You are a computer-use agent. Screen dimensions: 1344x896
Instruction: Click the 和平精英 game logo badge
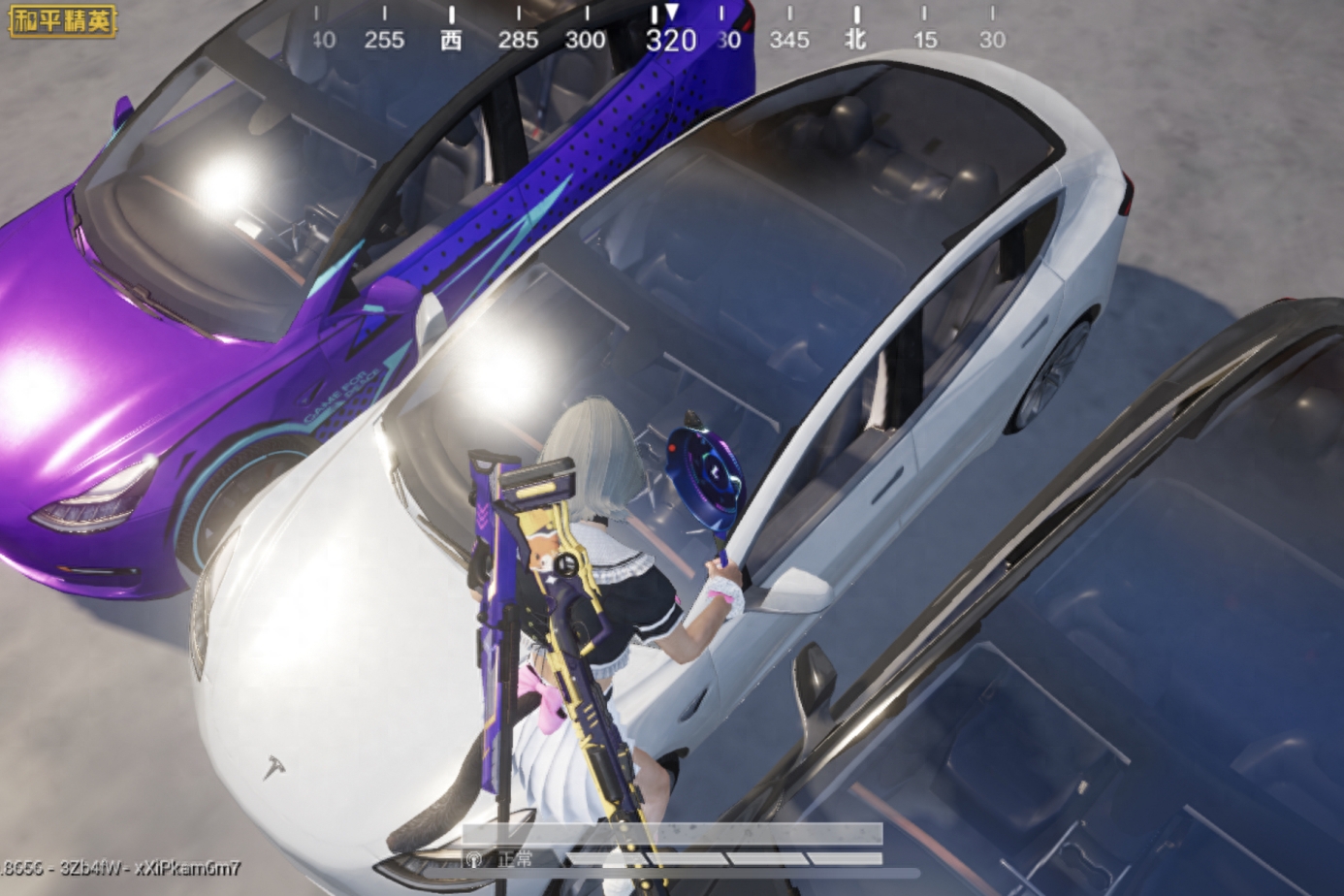pyautogui.click(x=62, y=20)
